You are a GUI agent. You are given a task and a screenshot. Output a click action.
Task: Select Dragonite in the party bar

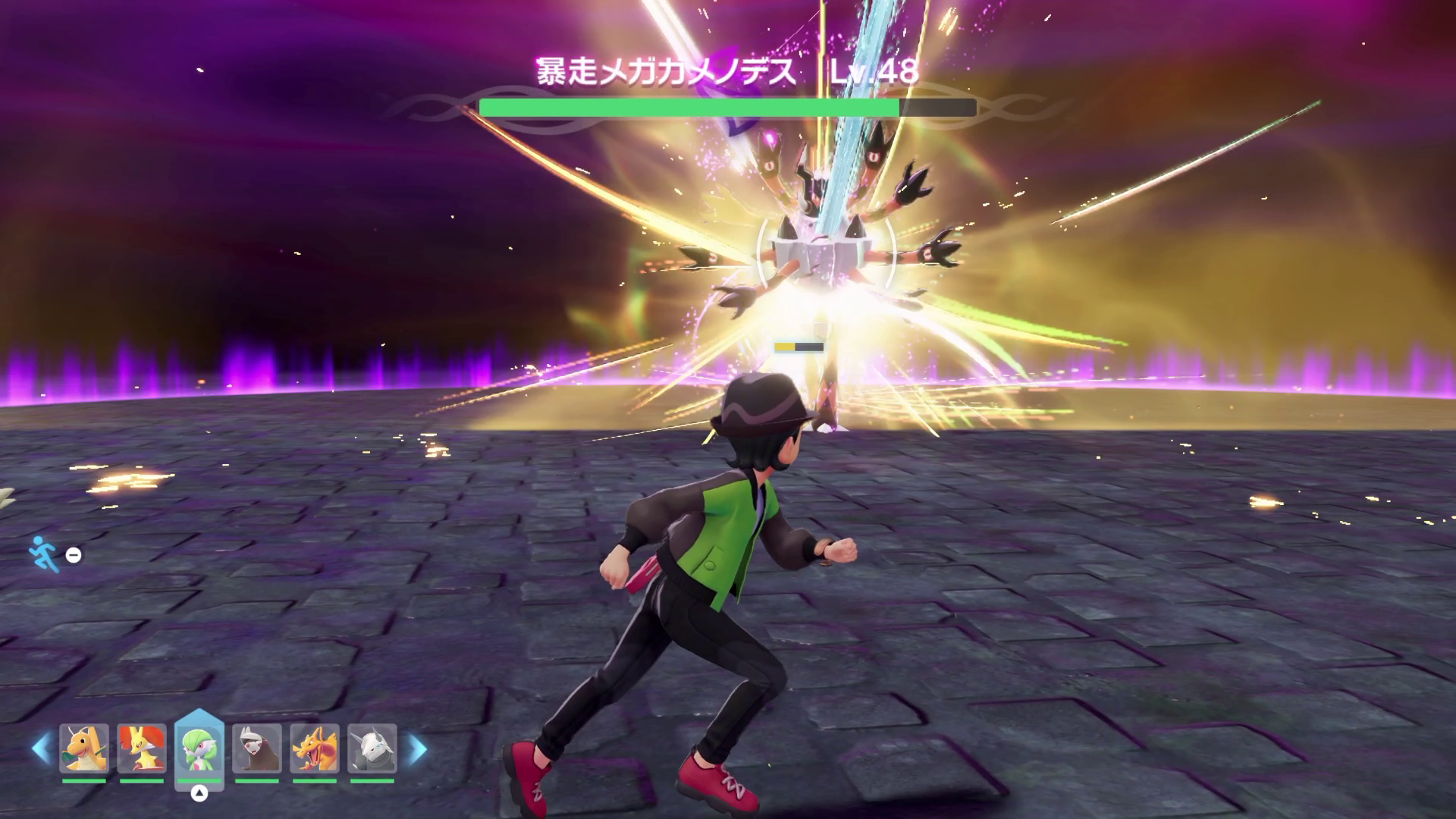coord(83,748)
